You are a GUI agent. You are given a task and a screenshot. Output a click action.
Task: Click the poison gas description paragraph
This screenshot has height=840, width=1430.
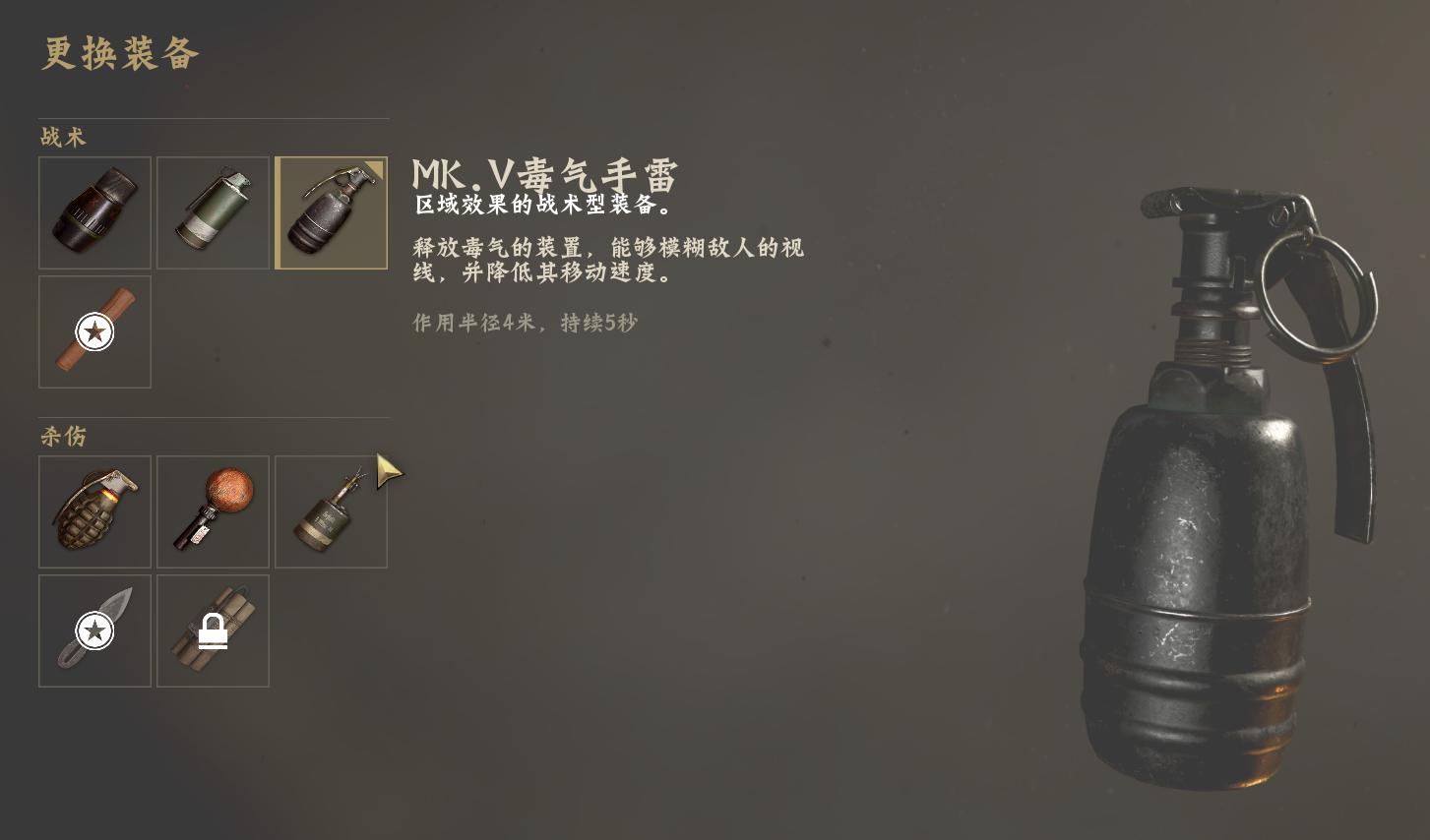pyautogui.click(x=608, y=261)
